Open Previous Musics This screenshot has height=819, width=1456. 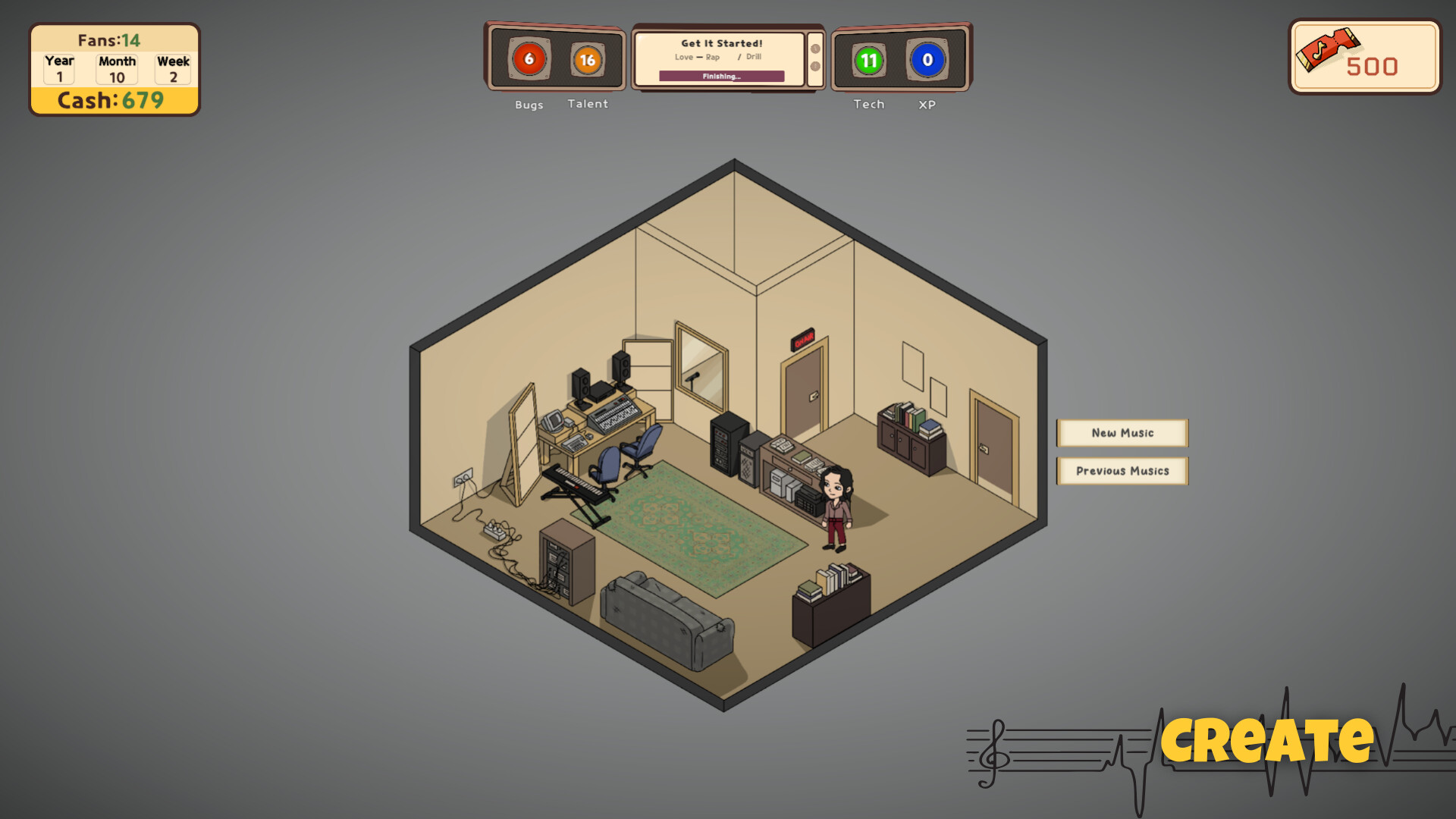[x=1122, y=470]
